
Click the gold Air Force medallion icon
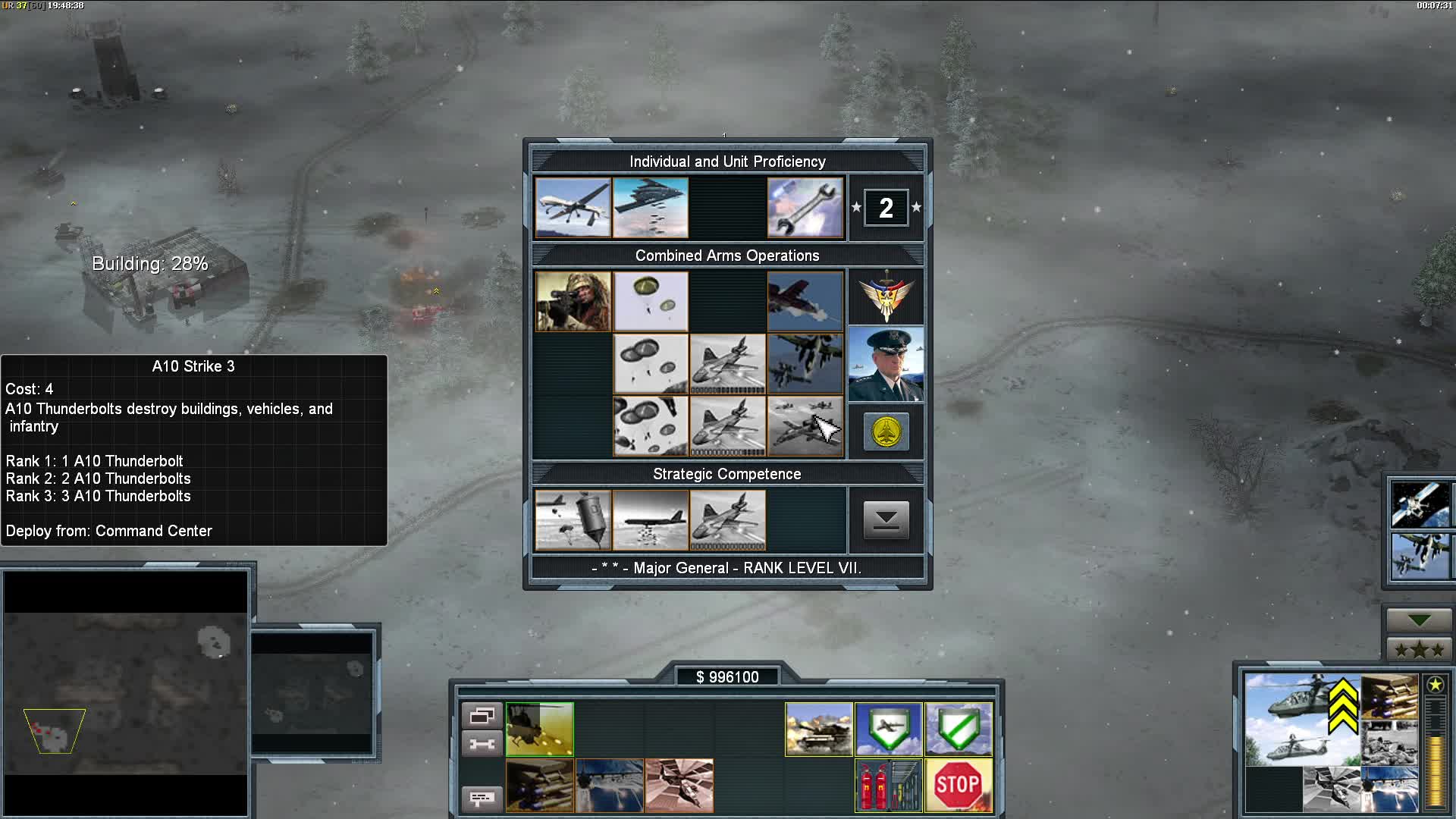pyautogui.click(x=886, y=430)
